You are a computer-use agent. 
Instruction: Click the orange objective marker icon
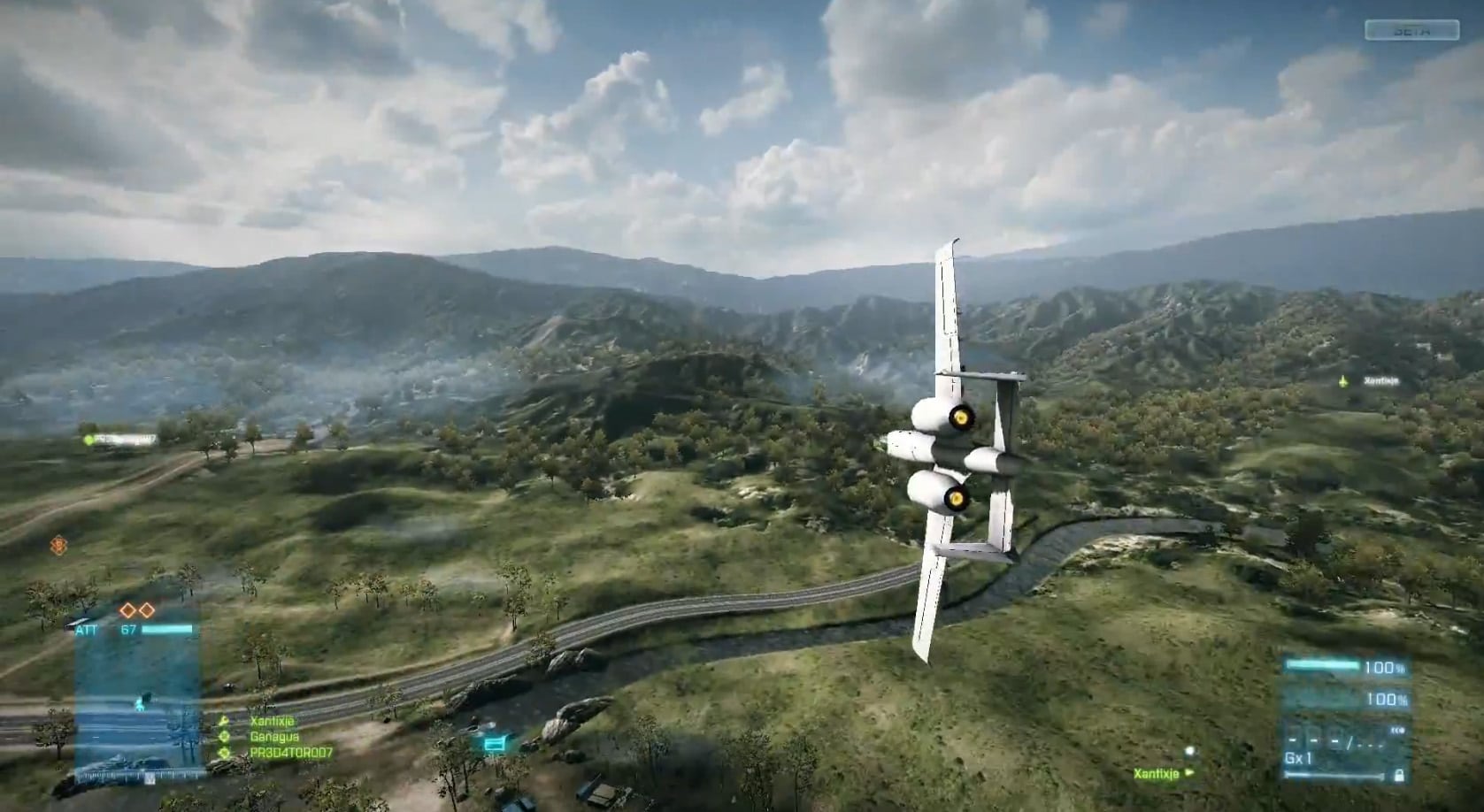[x=58, y=546]
